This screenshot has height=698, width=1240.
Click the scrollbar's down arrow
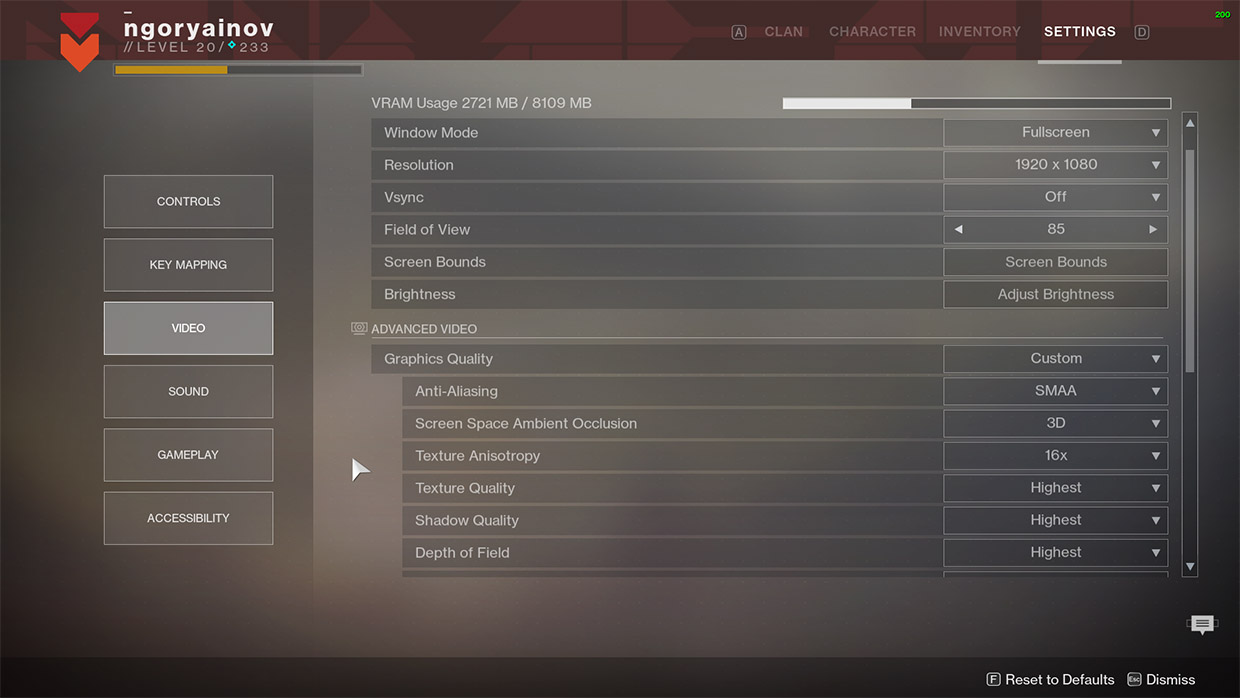[1190, 567]
